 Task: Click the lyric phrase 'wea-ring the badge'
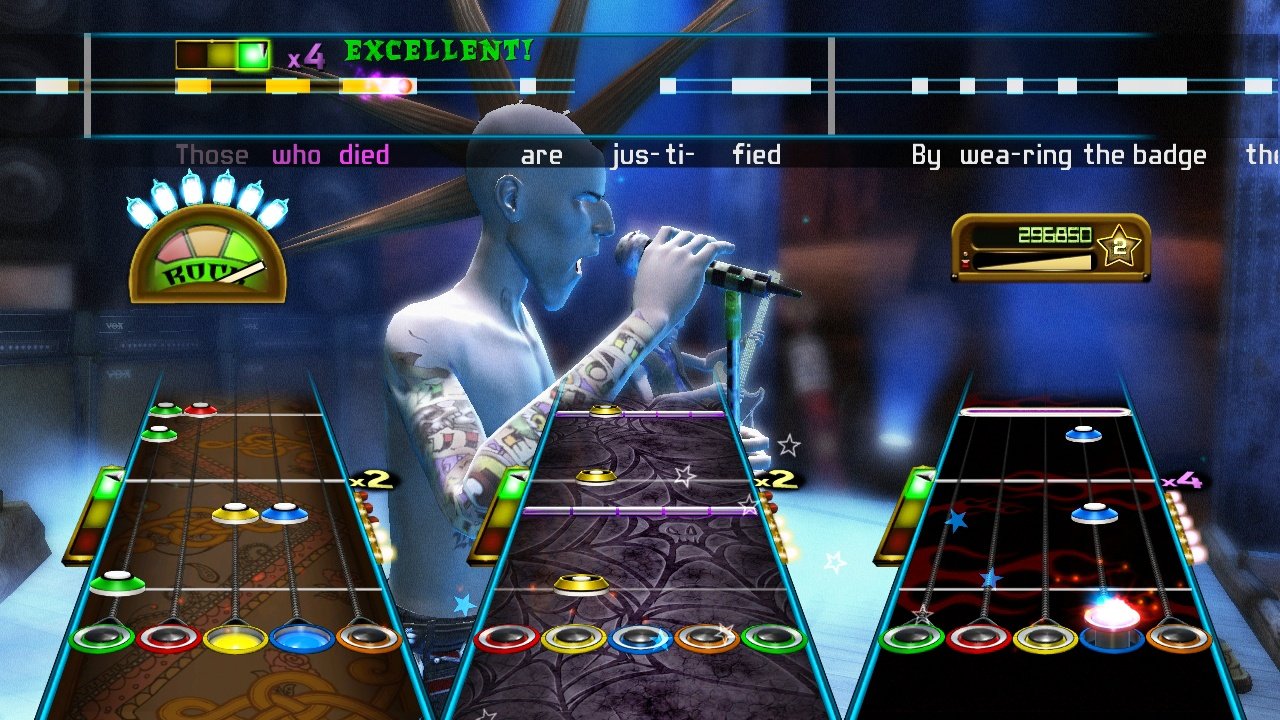tap(1085, 155)
